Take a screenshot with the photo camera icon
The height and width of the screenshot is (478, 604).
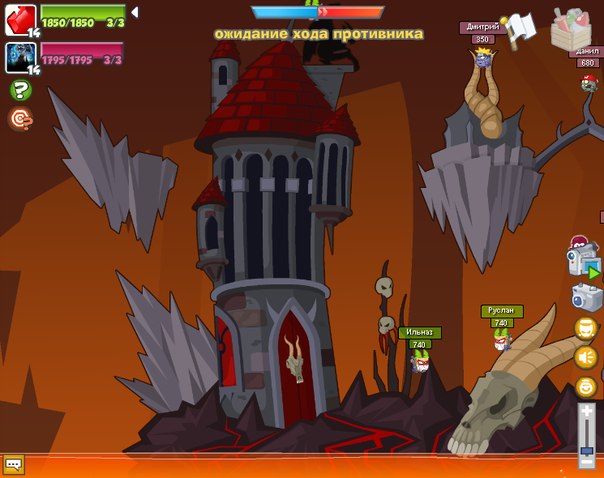[585, 297]
